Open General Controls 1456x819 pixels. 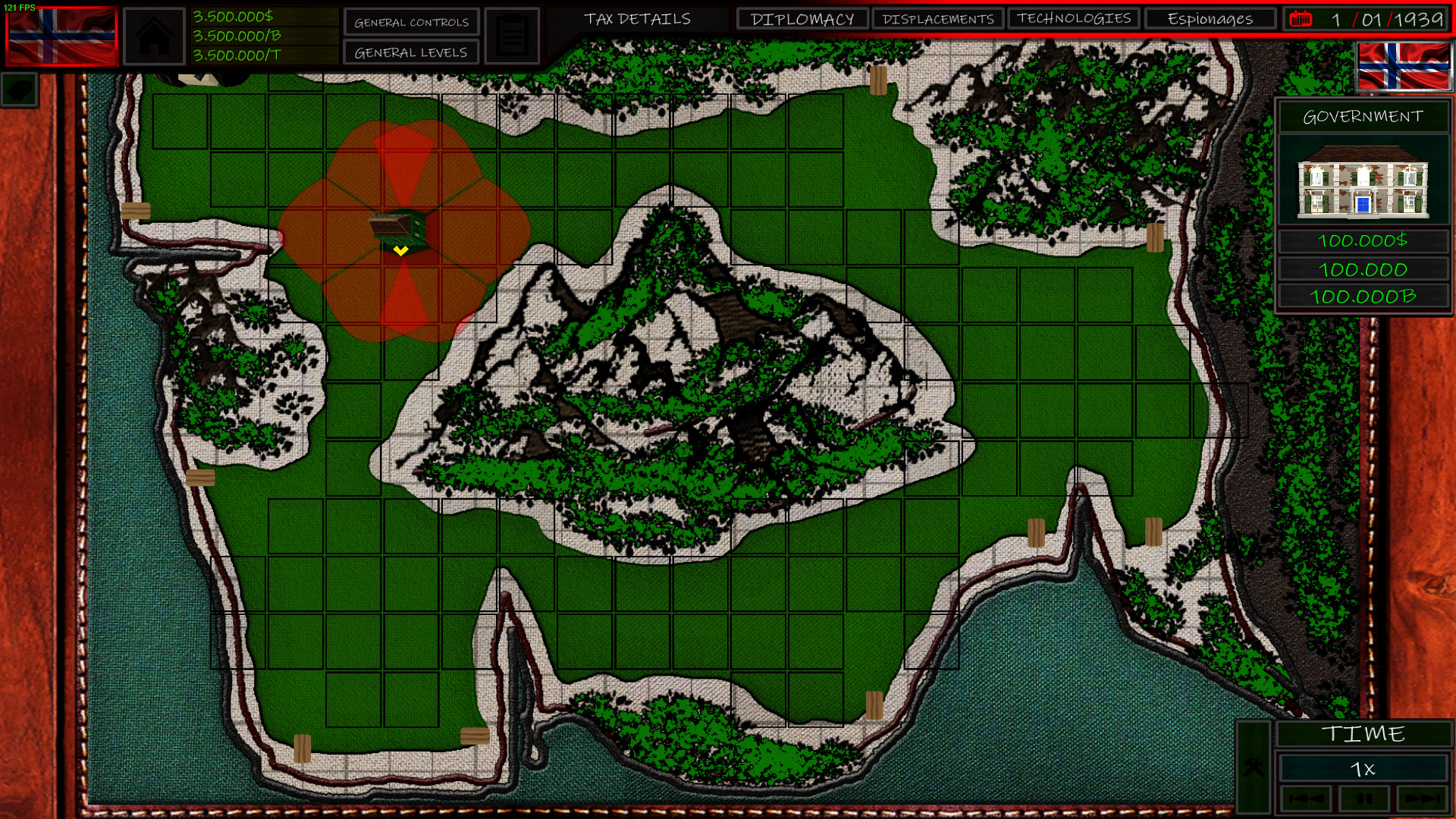point(410,22)
